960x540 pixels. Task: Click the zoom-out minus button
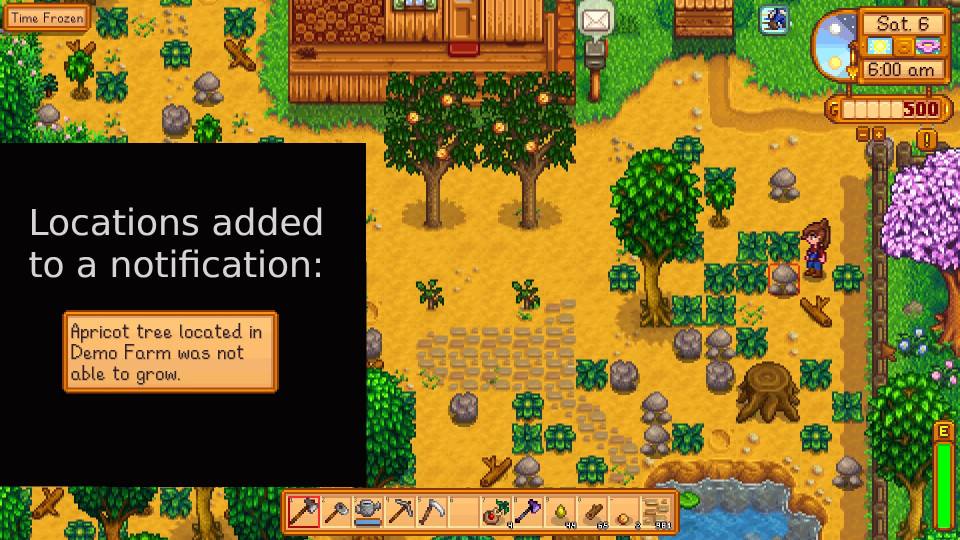(x=863, y=133)
